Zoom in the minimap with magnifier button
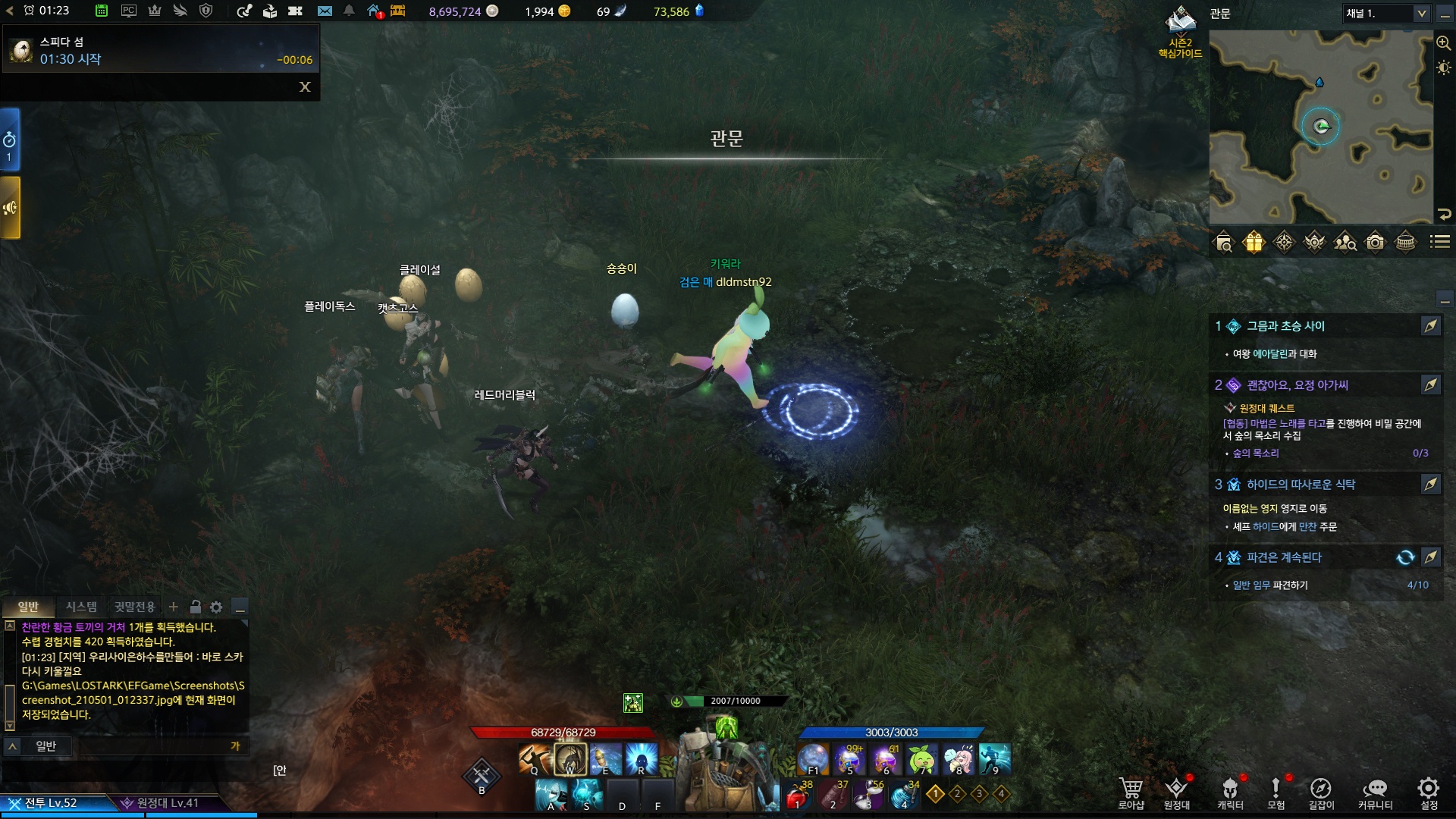 (1443, 43)
